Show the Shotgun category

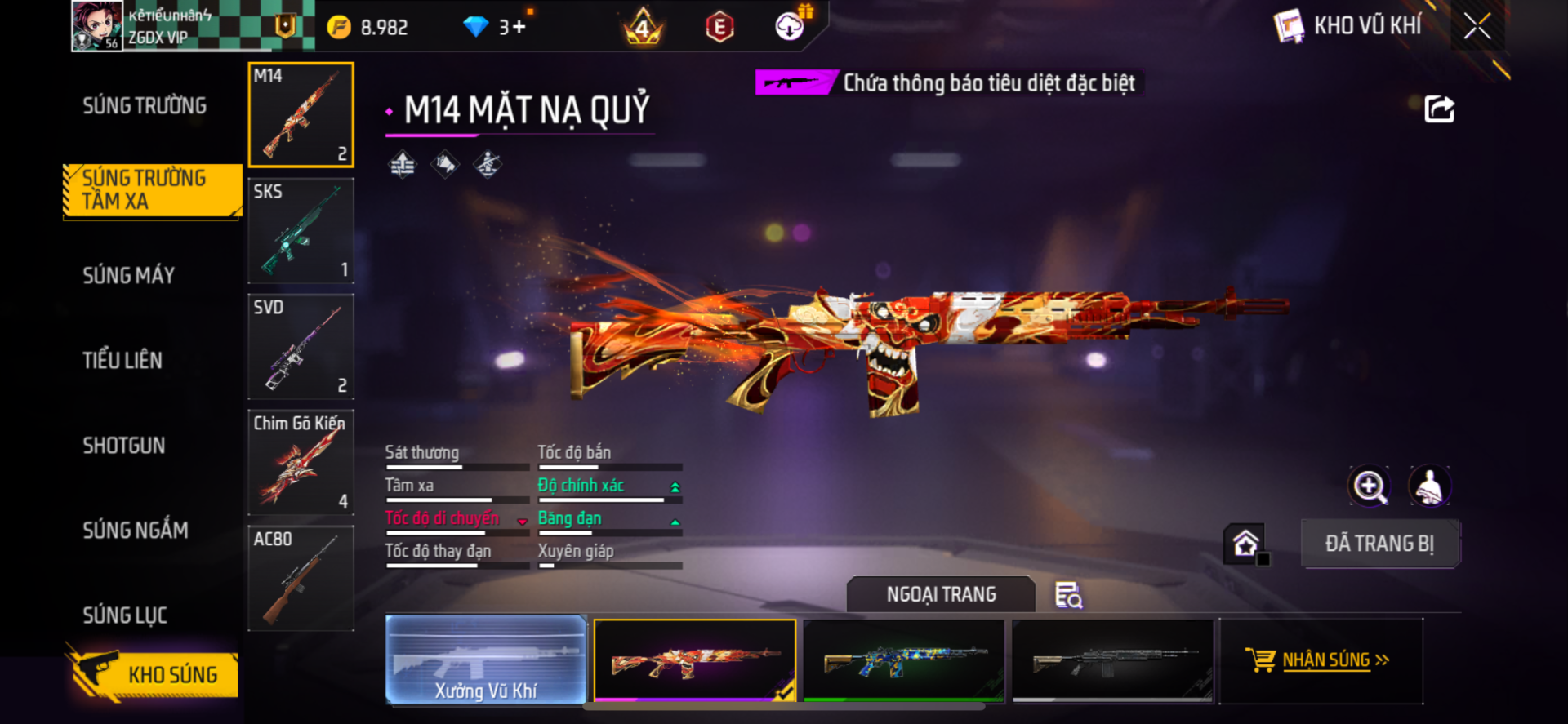(124, 446)
